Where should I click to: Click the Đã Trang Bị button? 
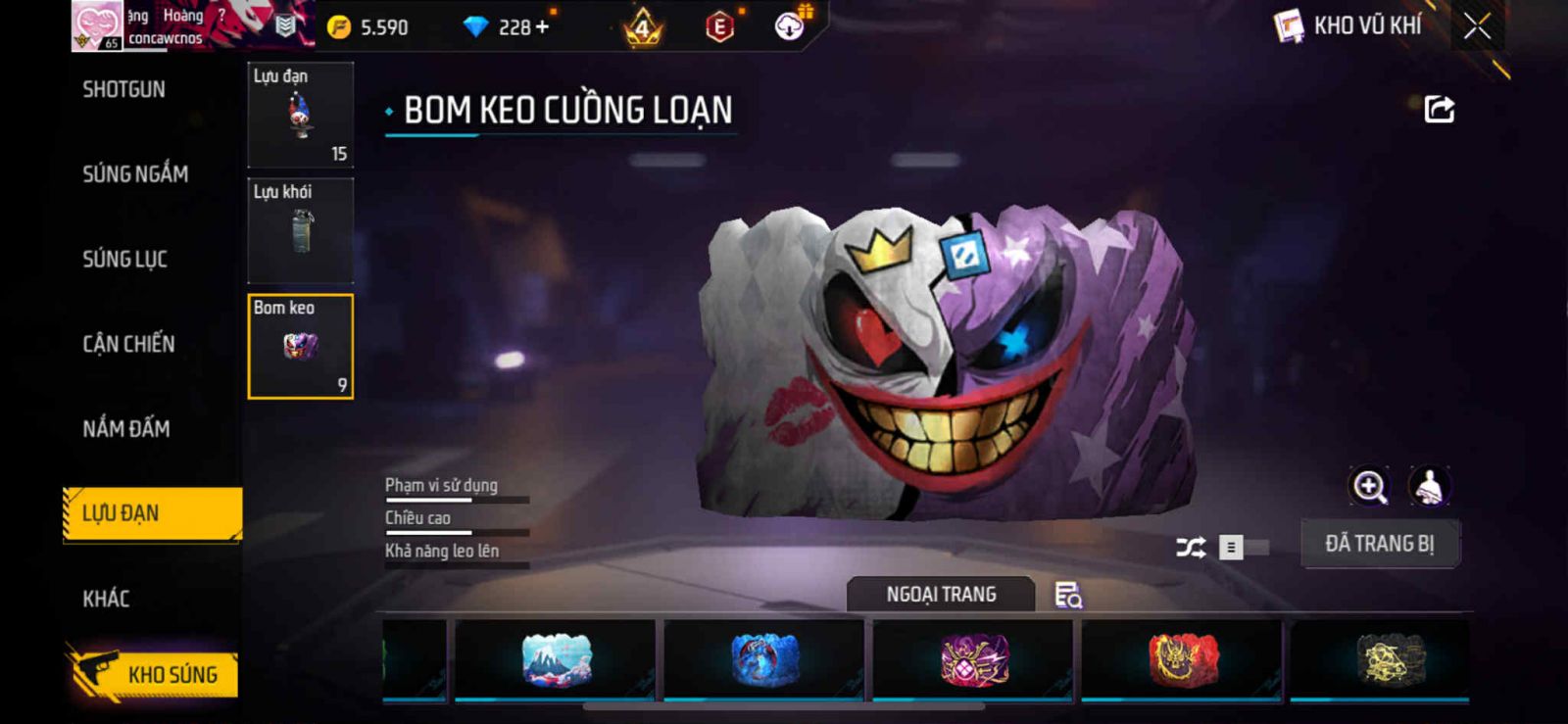point(1379,544)
